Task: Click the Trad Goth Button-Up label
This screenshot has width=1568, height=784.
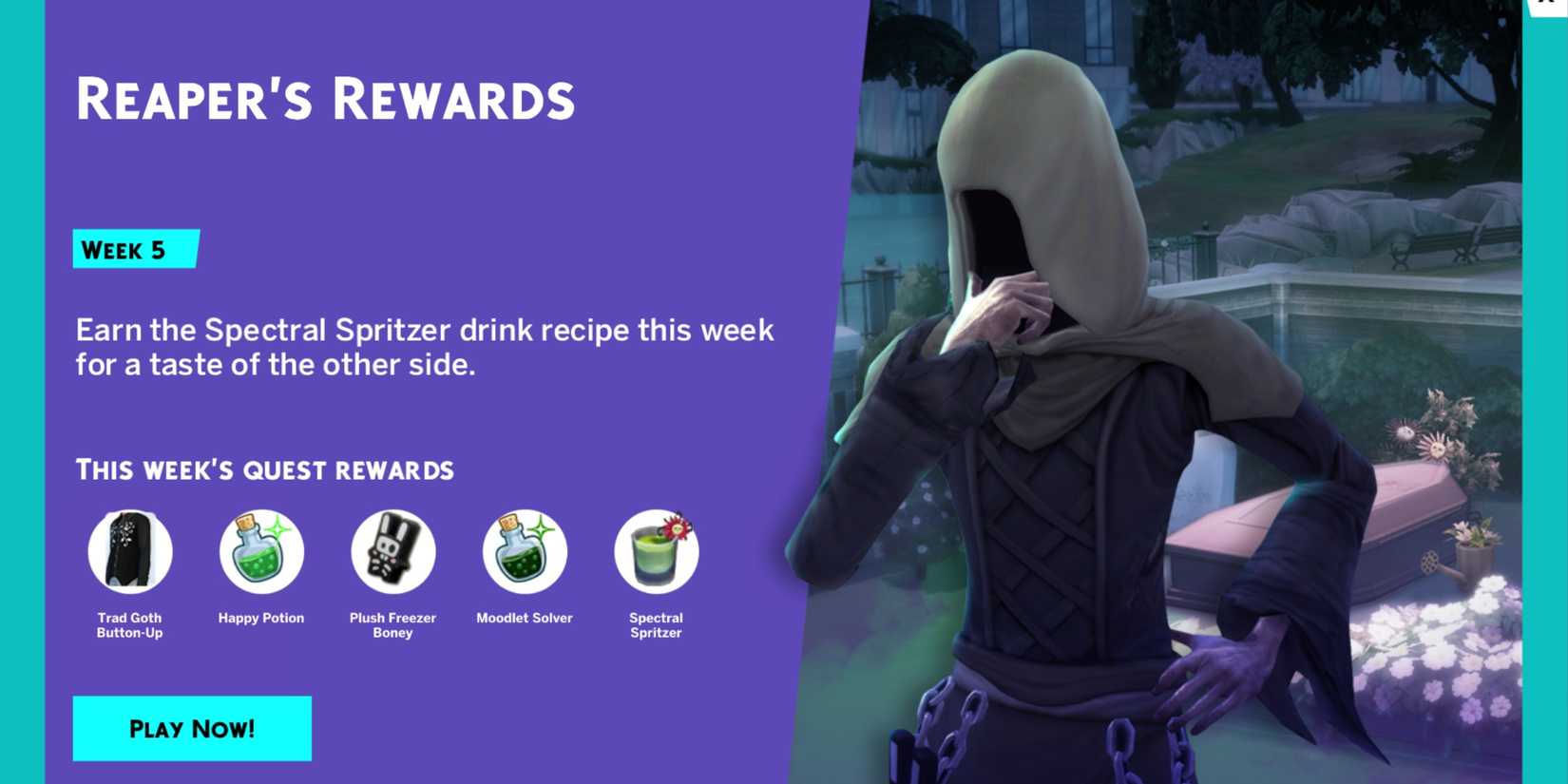Action: [130, 624]
